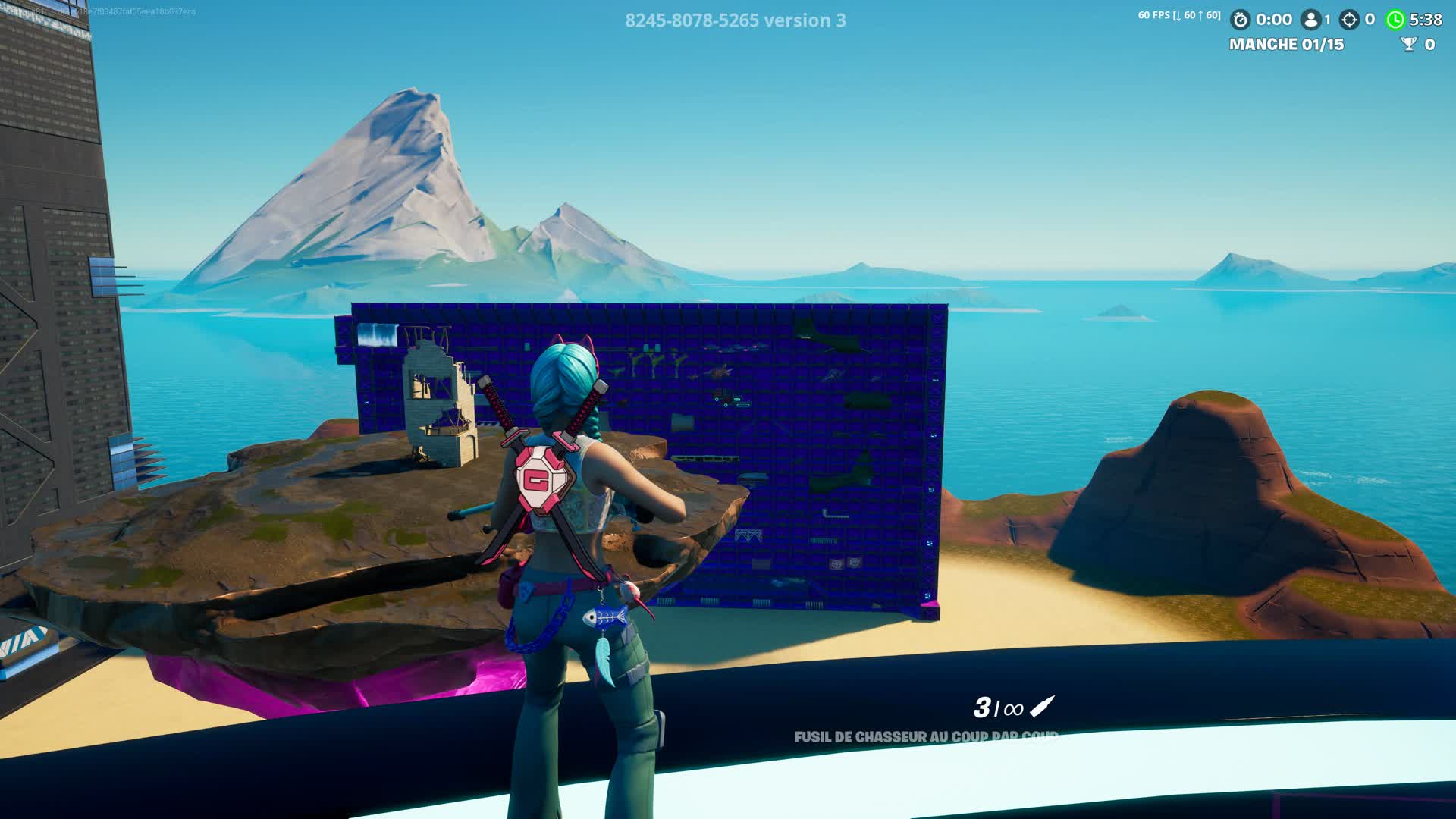Viewport: 1456px width, 819px height.
Task: Click the version 3 label text
Action: 805,21
